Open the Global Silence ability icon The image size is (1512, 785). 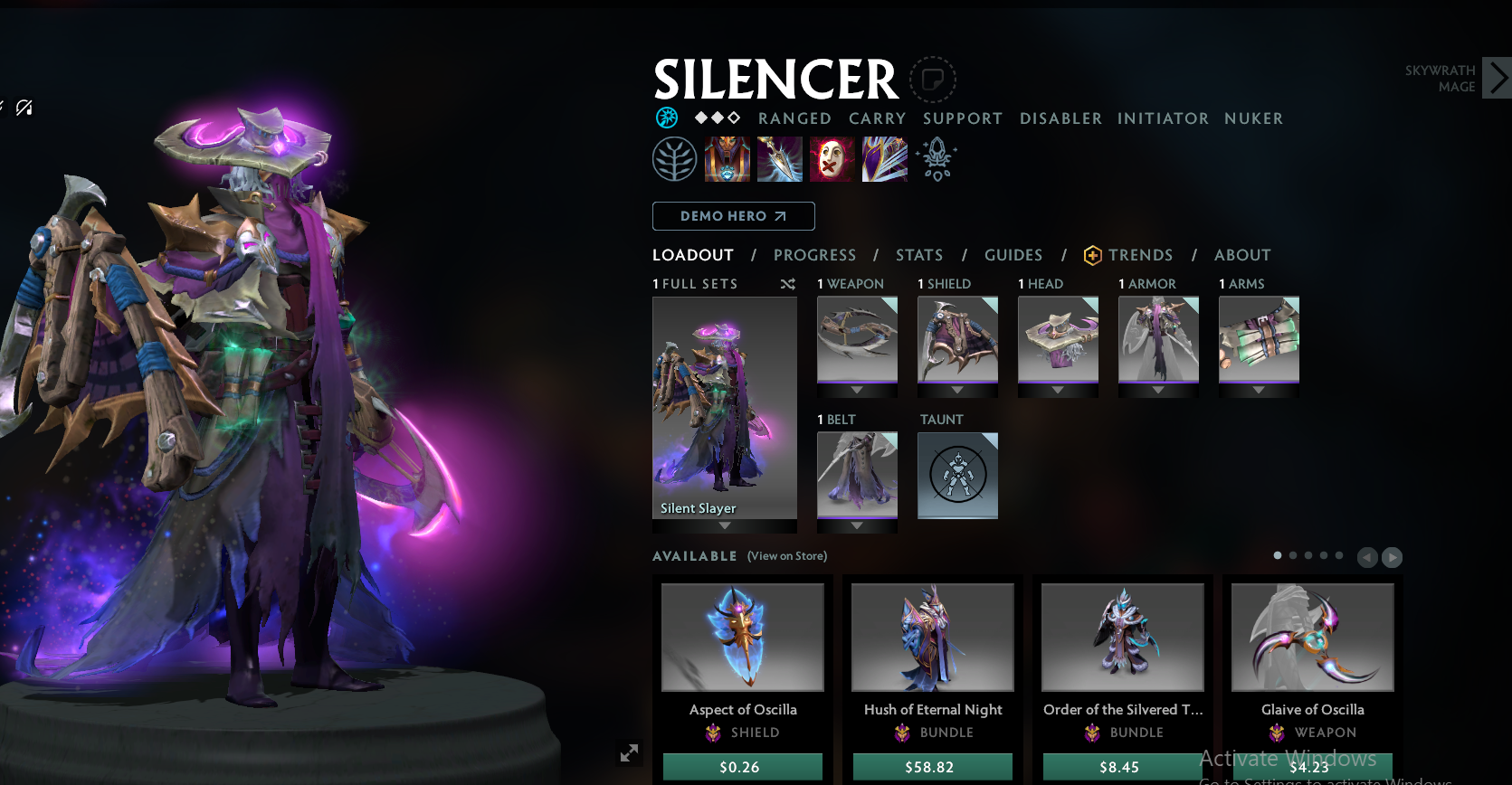coord(884,158)
